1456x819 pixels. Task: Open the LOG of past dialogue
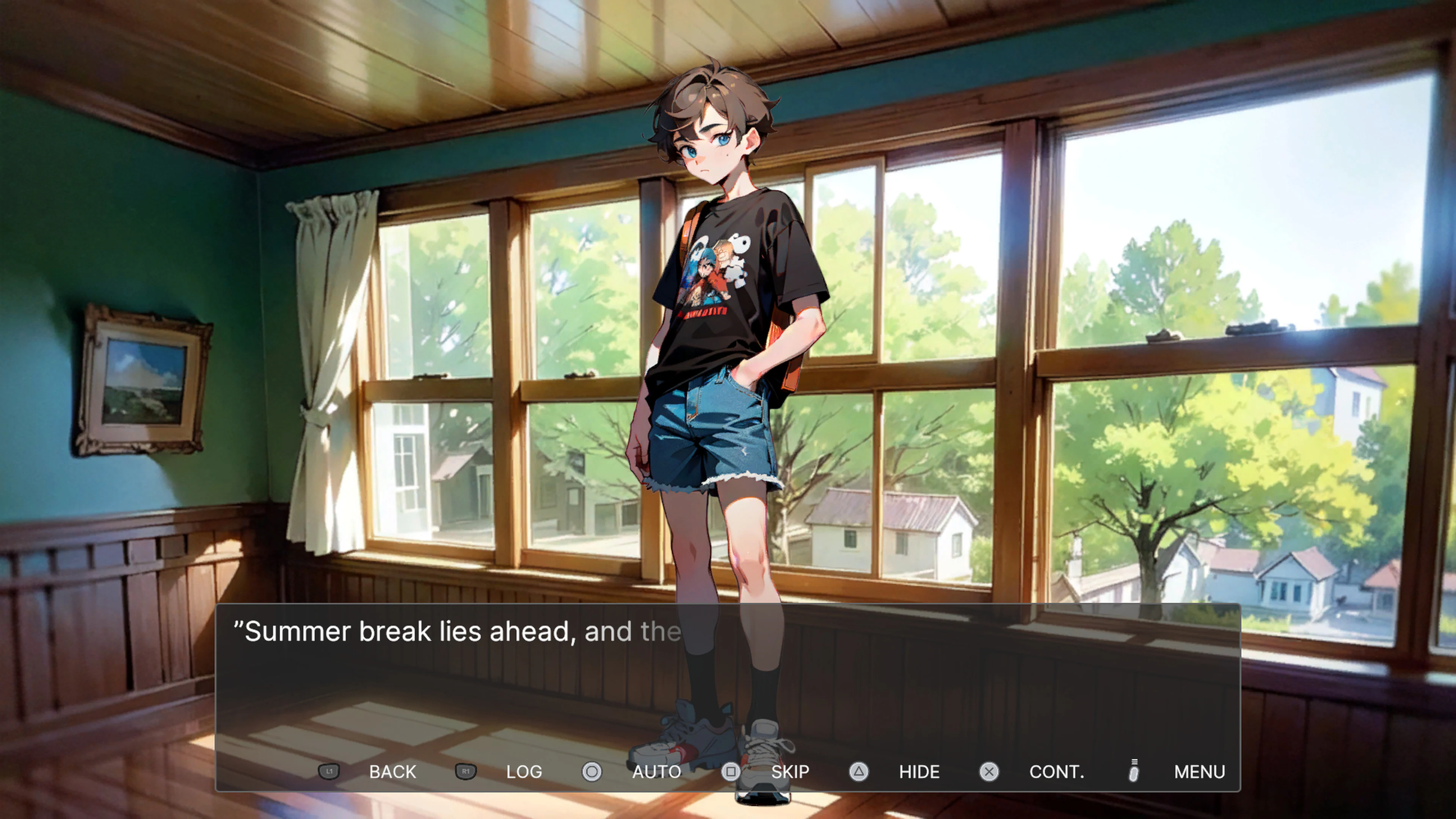tap(524, 772)
